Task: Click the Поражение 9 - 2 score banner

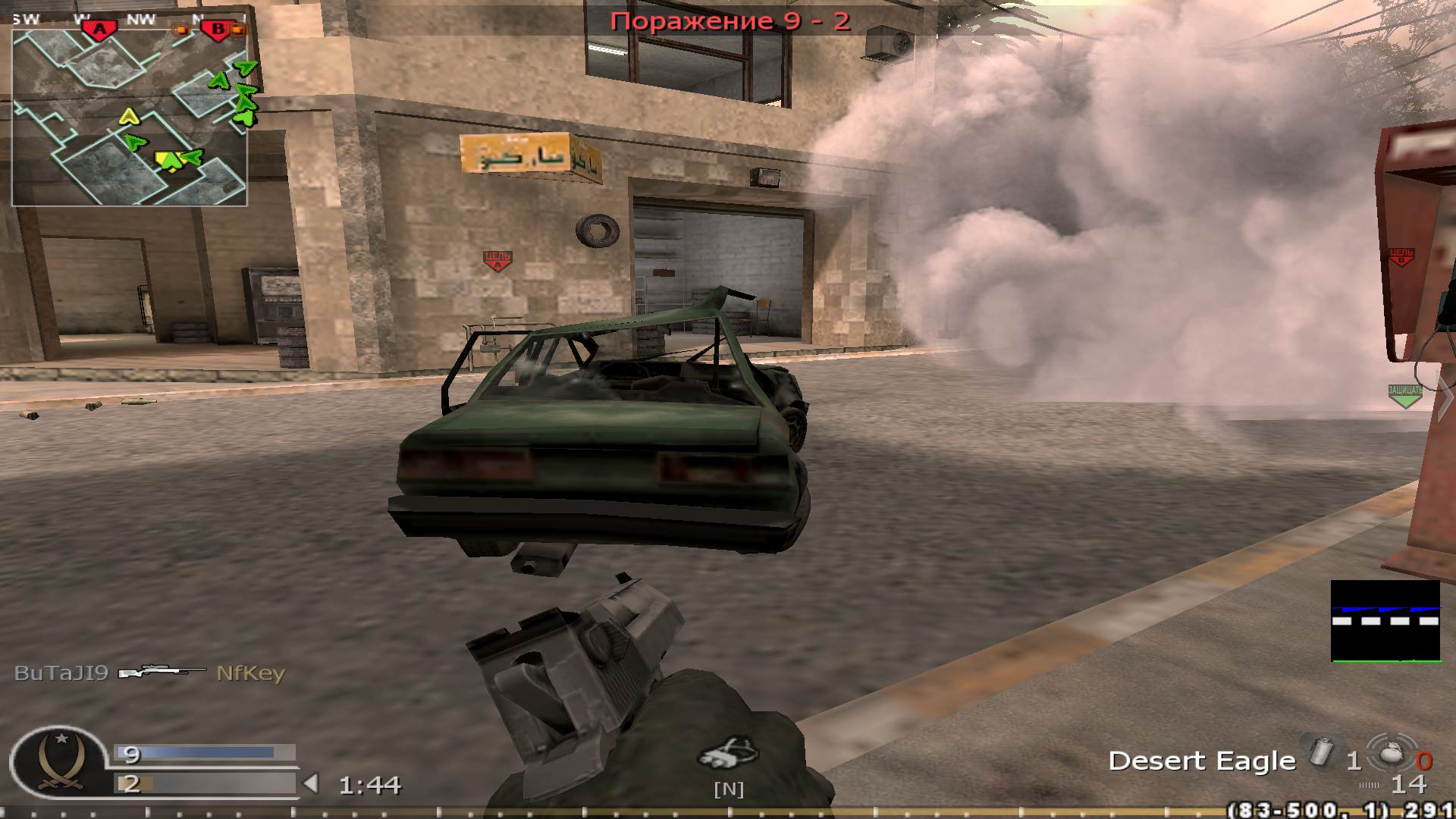Action: [x=732, y=21]
